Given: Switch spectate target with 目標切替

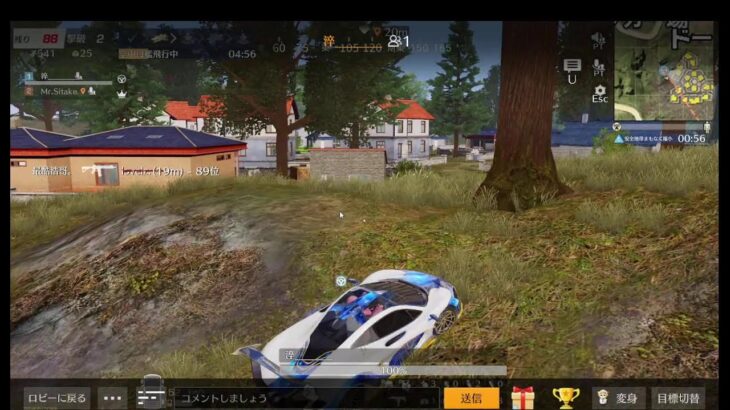Looking at the screenshot, I should (678, 398).
